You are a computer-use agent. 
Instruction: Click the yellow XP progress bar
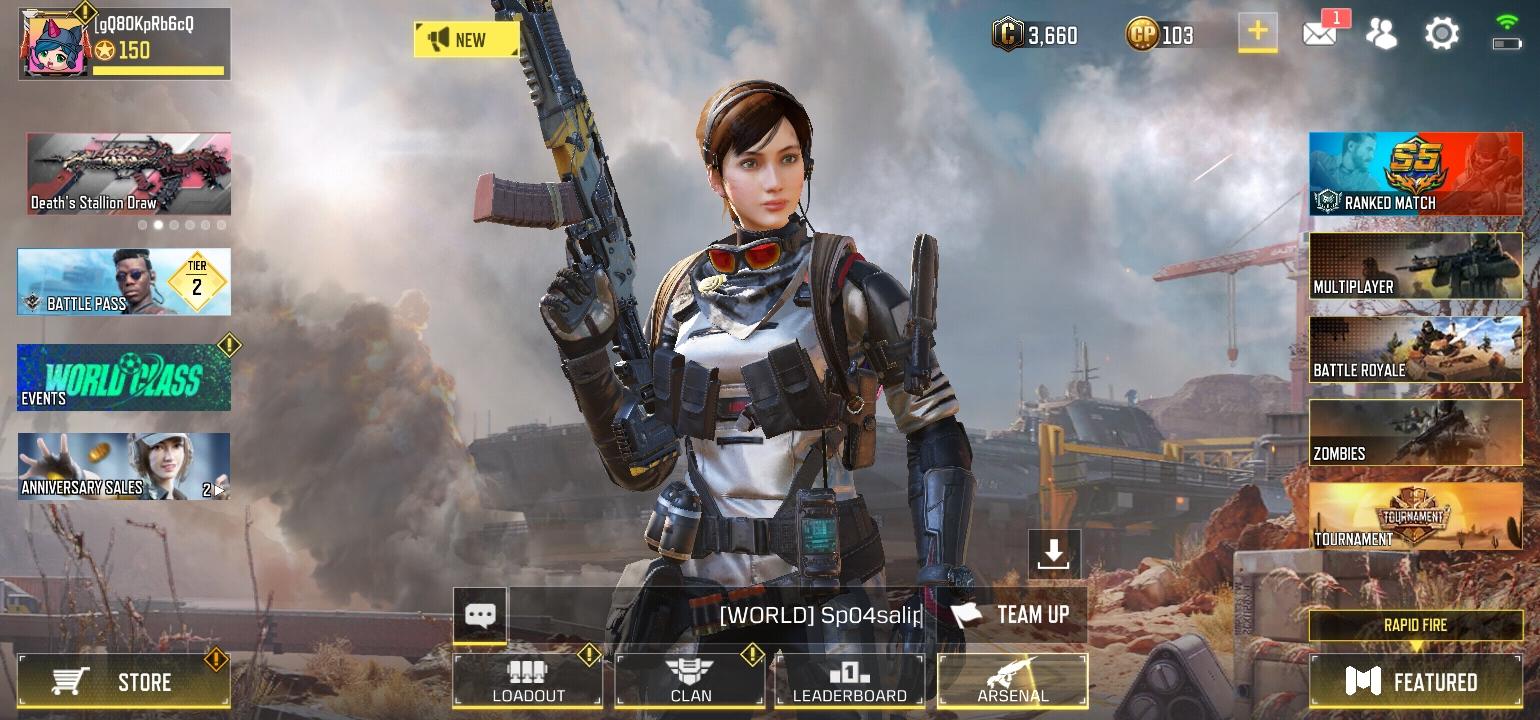pos(160,71)
